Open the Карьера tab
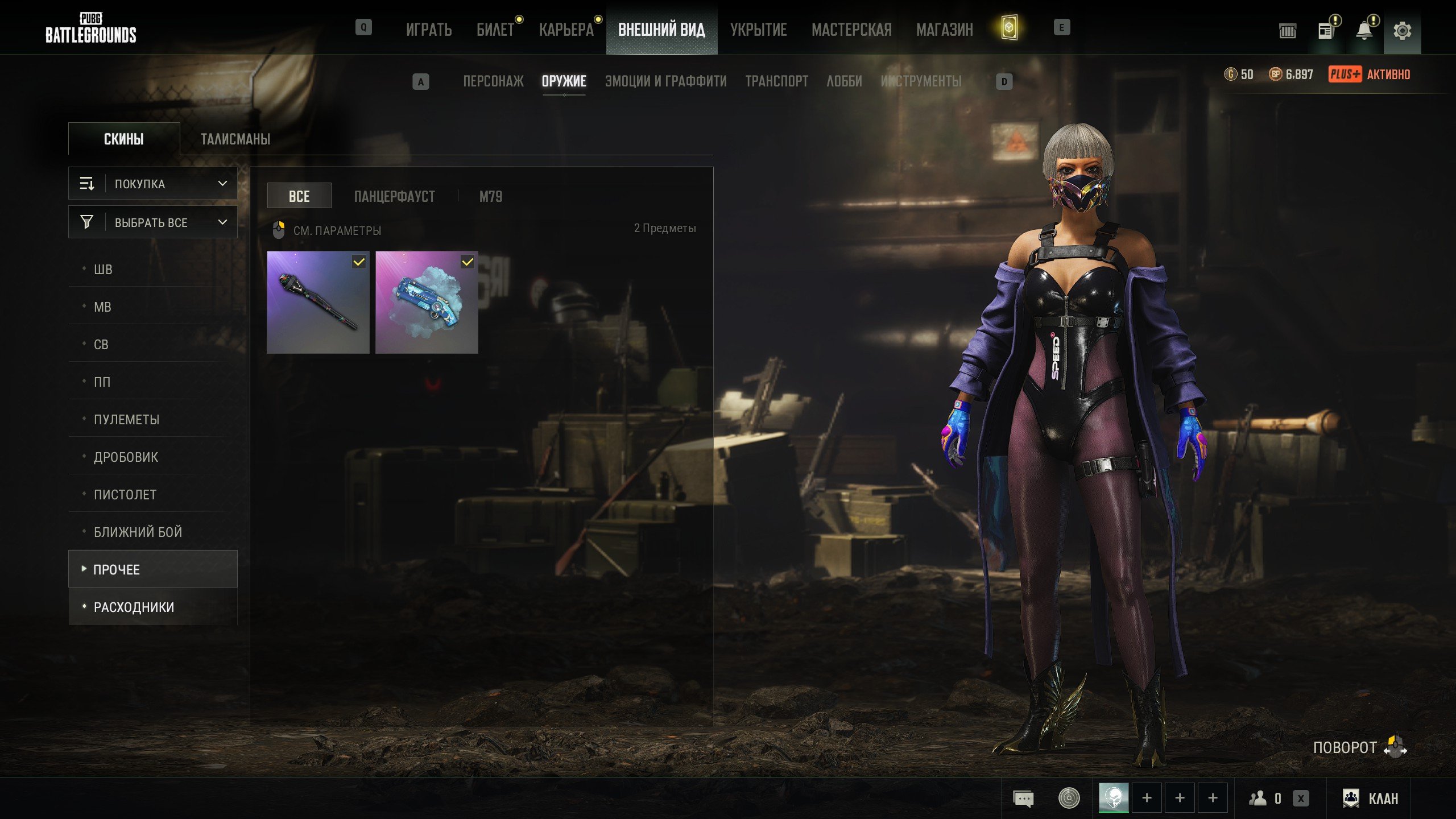Viewport: 1456px width, 819px height. pos(566,30)
